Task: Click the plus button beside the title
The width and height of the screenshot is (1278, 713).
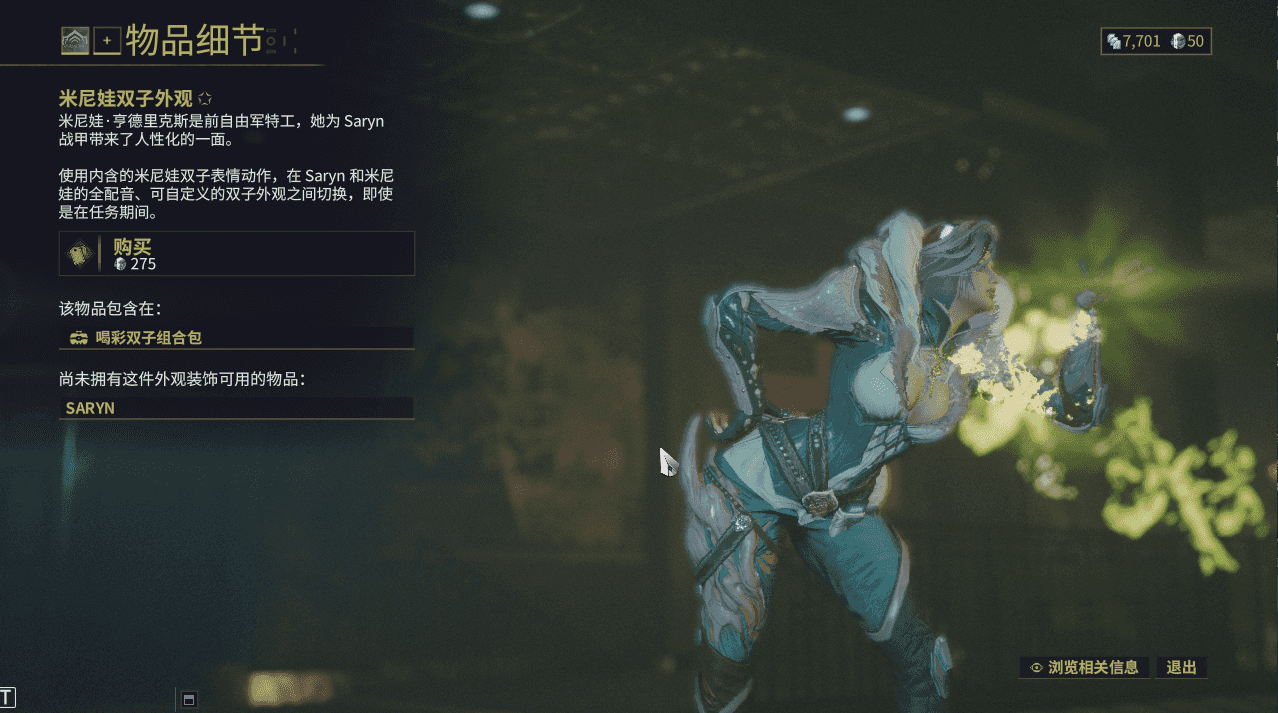Action: (x=107, y=41)
